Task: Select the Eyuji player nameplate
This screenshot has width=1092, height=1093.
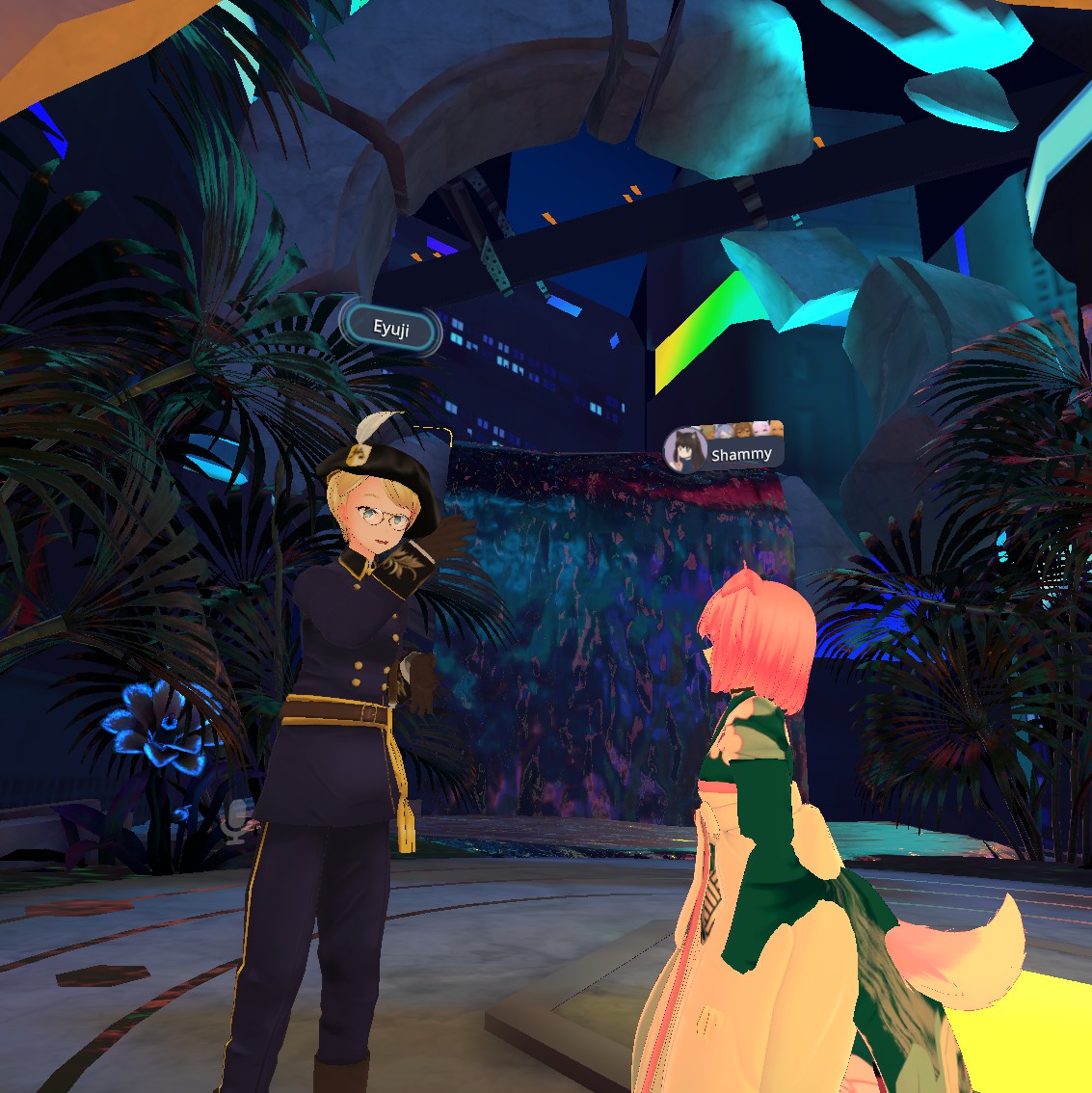Action: click(x=390, y=330)
